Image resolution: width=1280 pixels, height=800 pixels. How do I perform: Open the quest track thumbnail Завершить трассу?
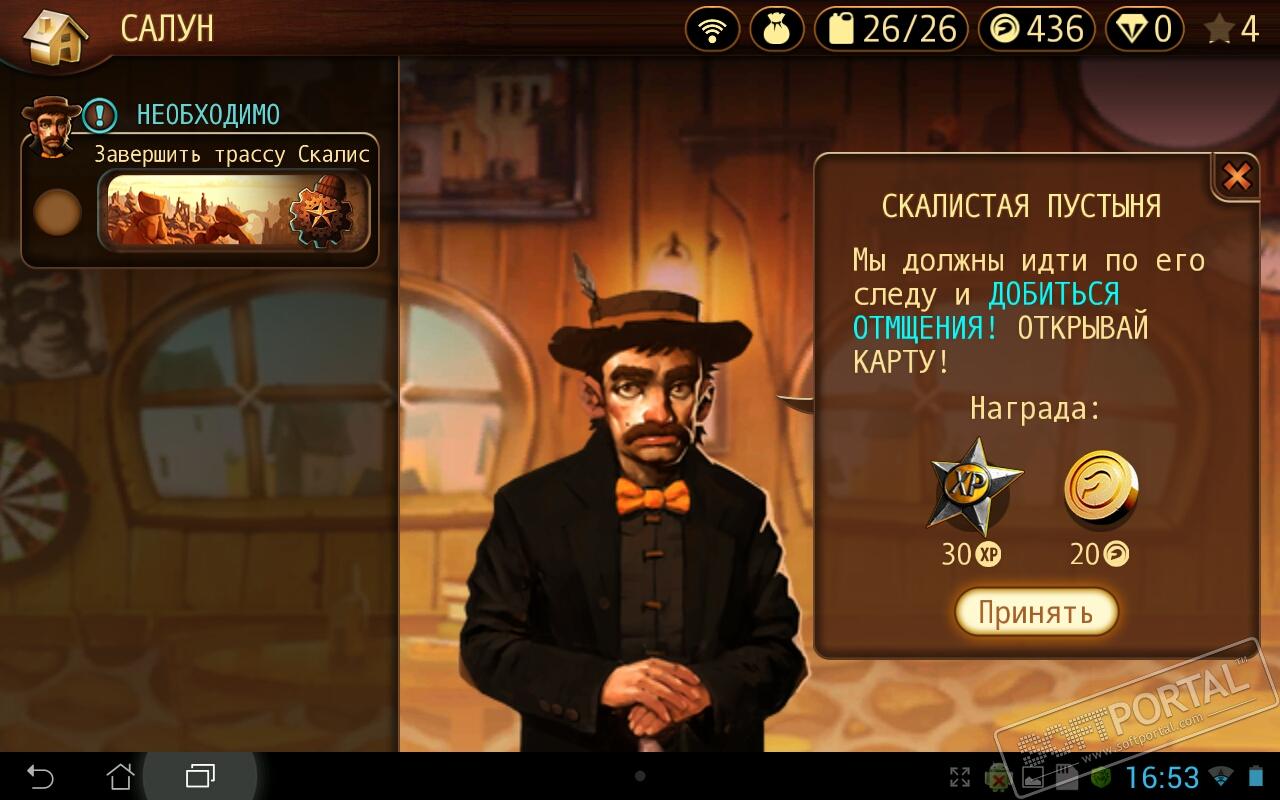(234, 211)
